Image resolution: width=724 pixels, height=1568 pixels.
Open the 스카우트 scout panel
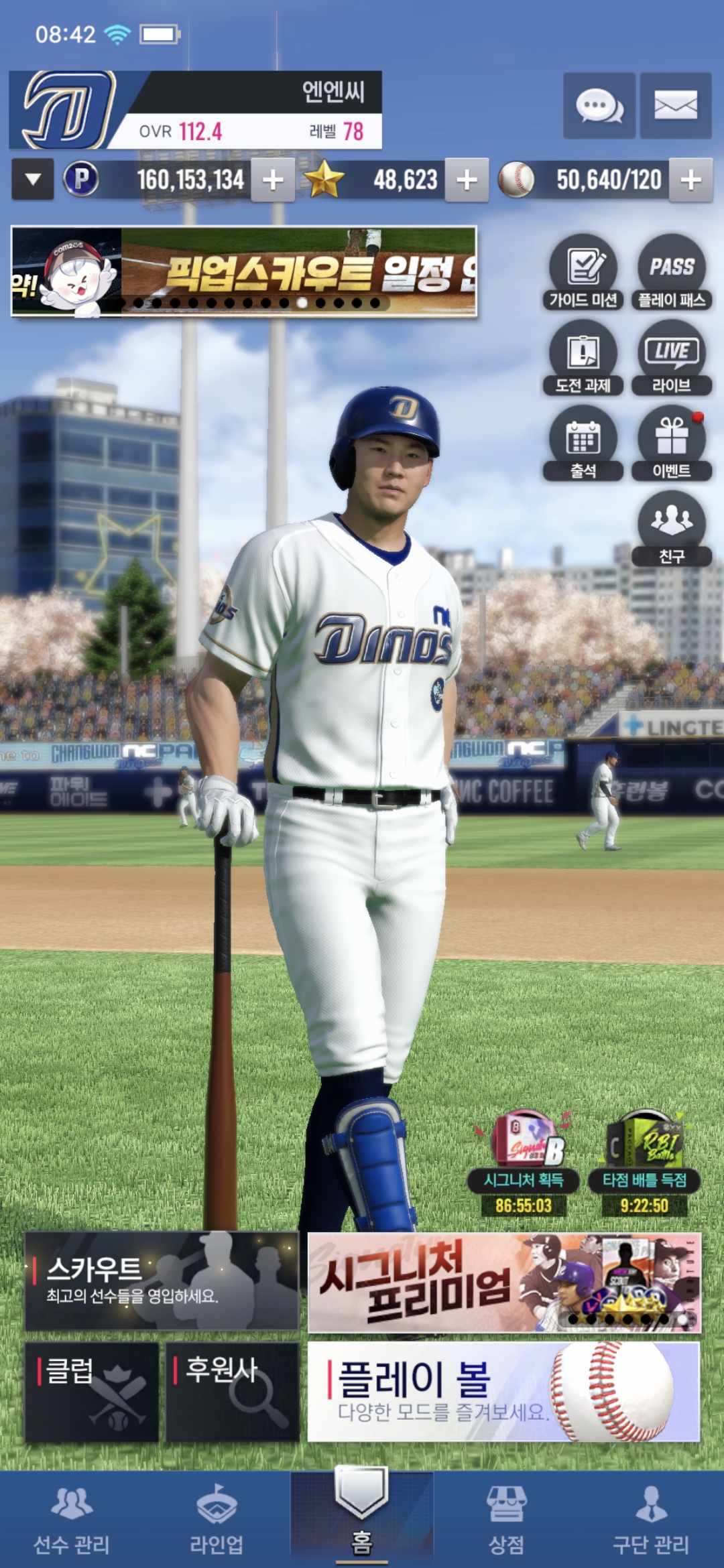161,1281
